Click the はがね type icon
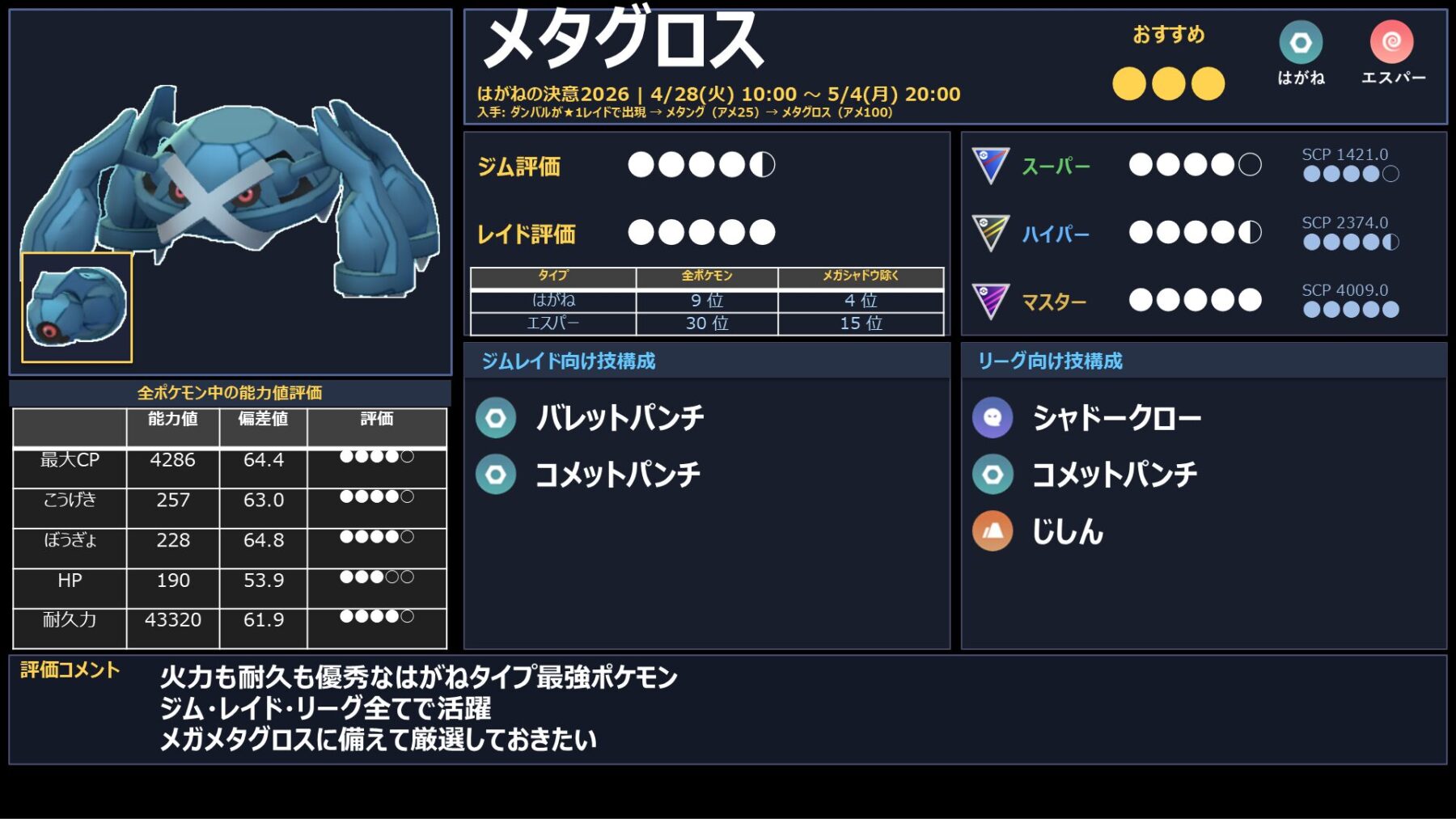The image size is (1456, 819). click(1301, 43)
